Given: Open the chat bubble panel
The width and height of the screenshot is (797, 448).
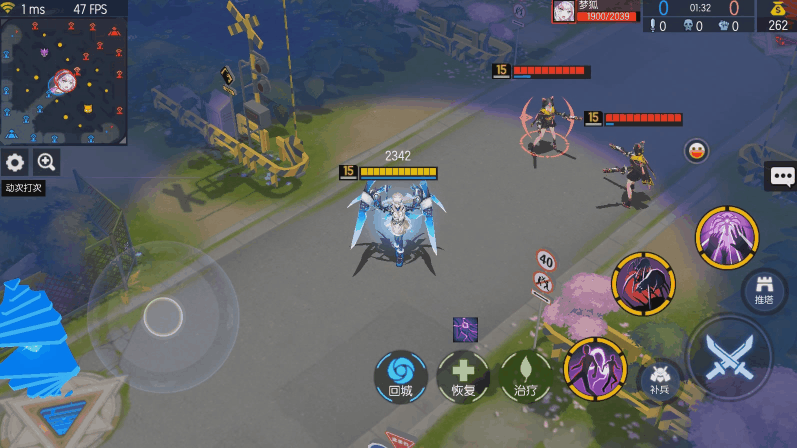Looking at the screenshot, I should [781, 177].
